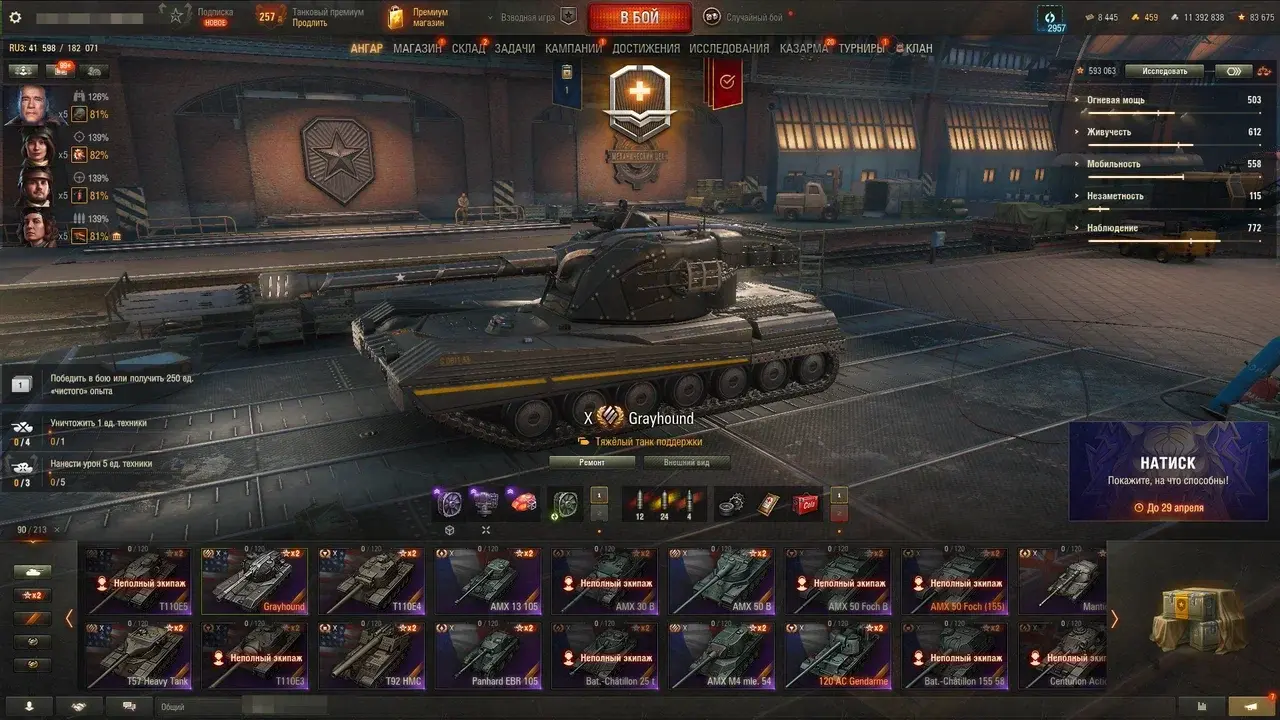Open Внешний вид customization
The height and width of the screenshot is (720, 1280).
click(x=686, y=462)
